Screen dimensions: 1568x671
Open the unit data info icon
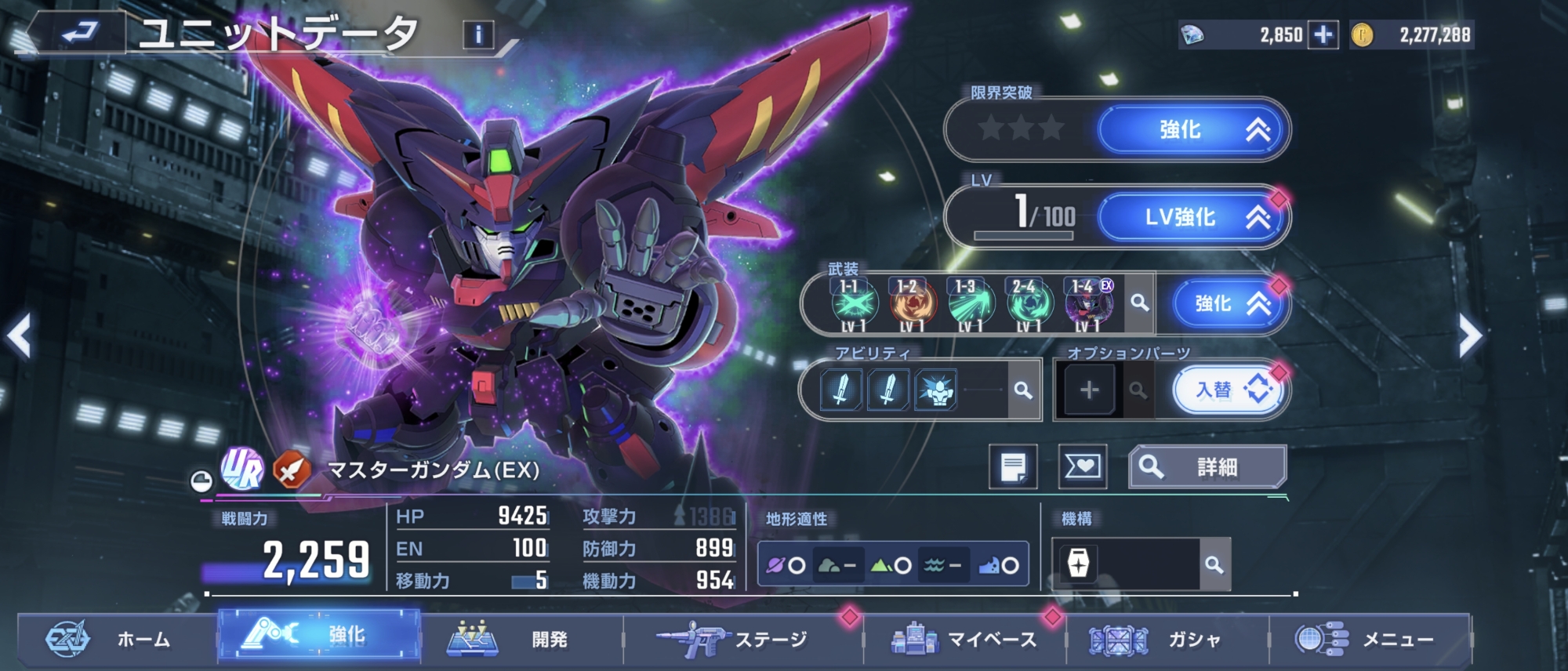[478, 34]
